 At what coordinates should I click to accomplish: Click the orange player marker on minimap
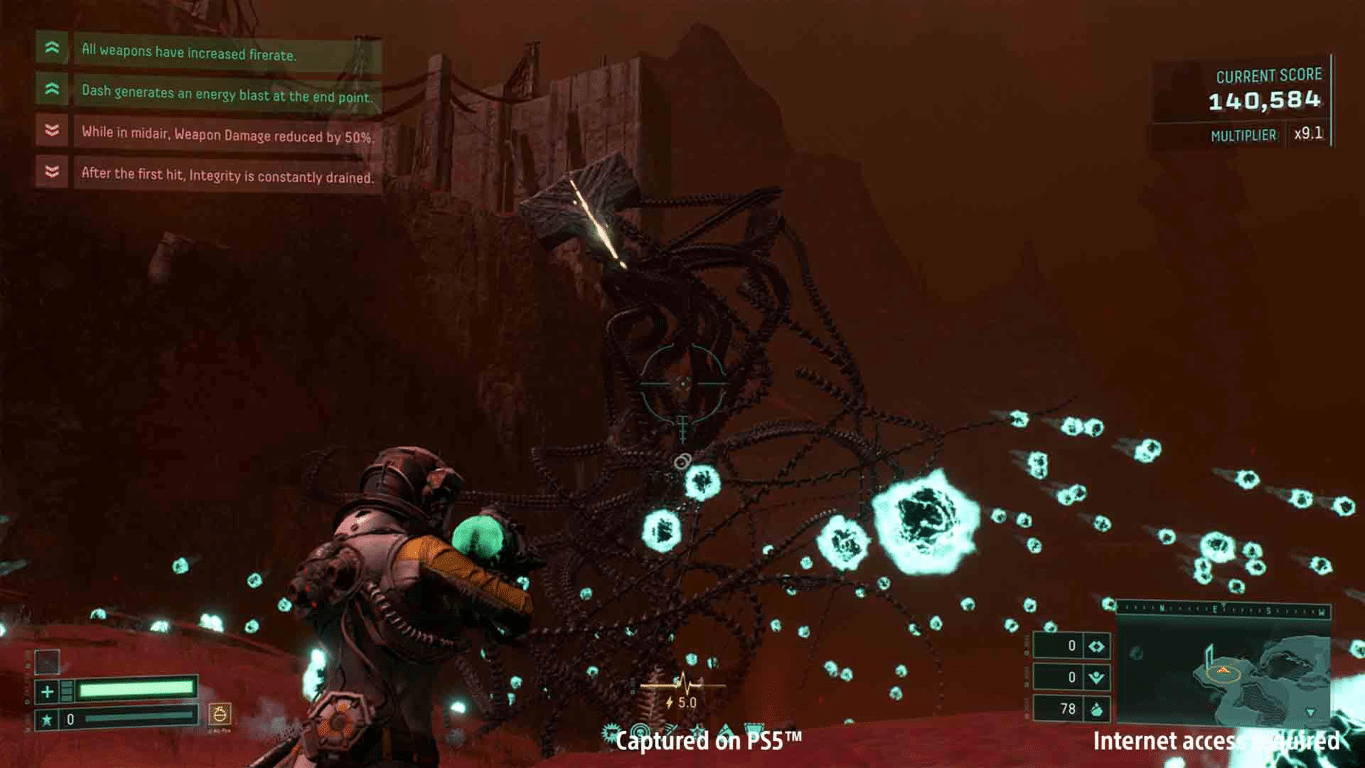(1222, 672)
